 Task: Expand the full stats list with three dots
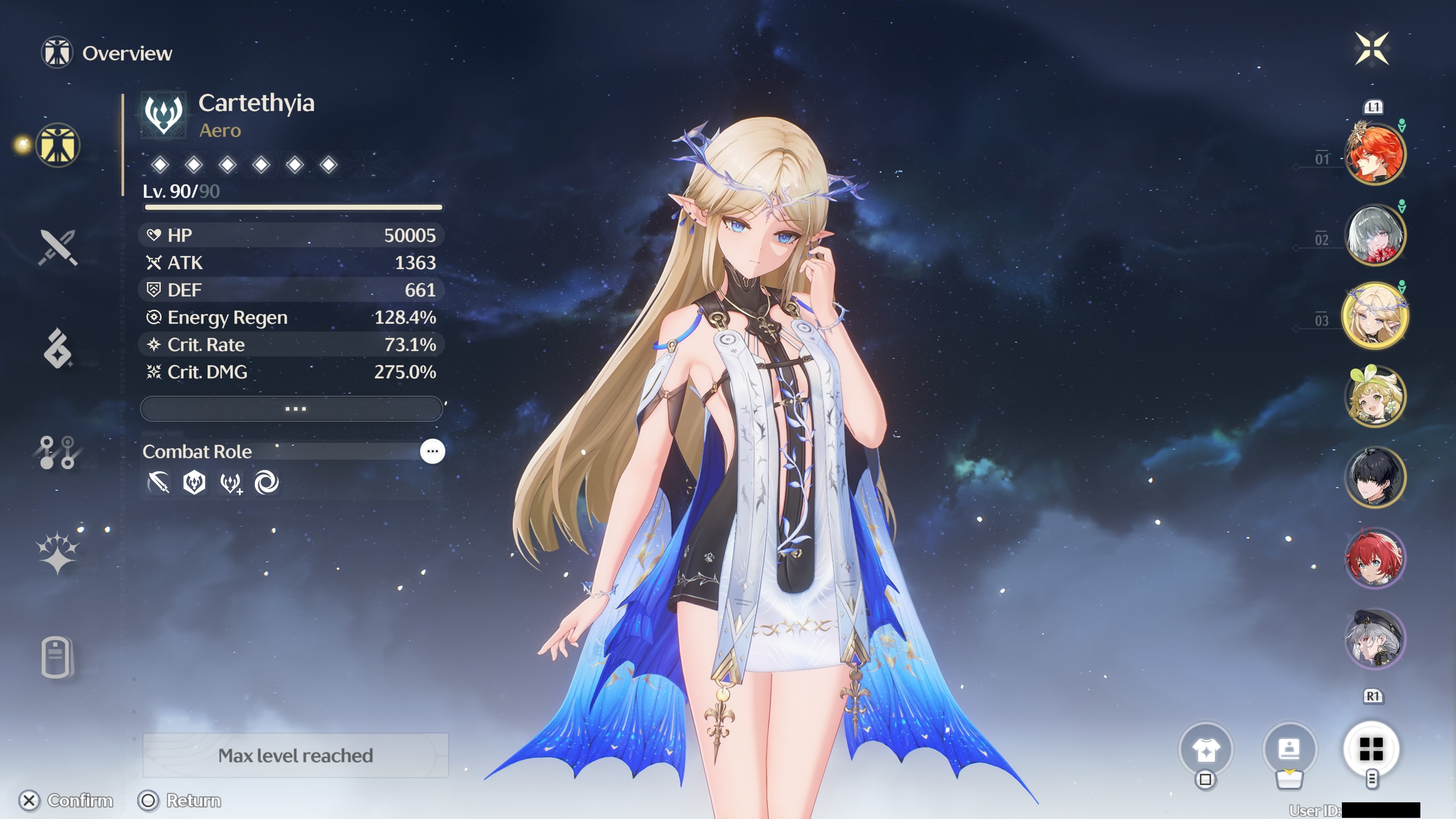click(x=292, y=409)
